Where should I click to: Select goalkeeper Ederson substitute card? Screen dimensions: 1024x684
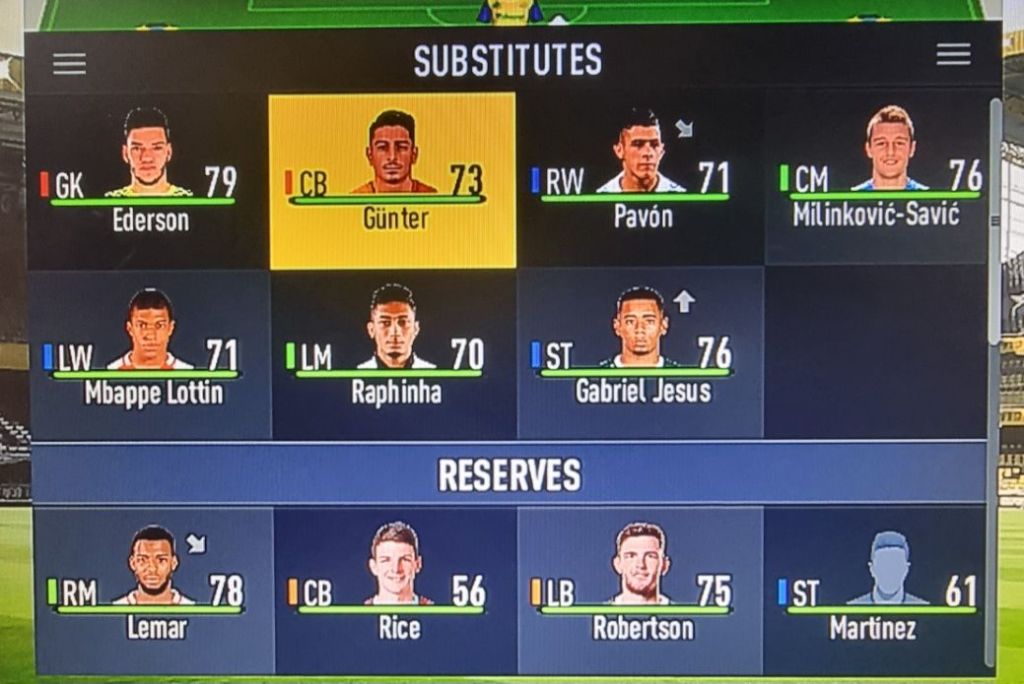click(148, 180)
